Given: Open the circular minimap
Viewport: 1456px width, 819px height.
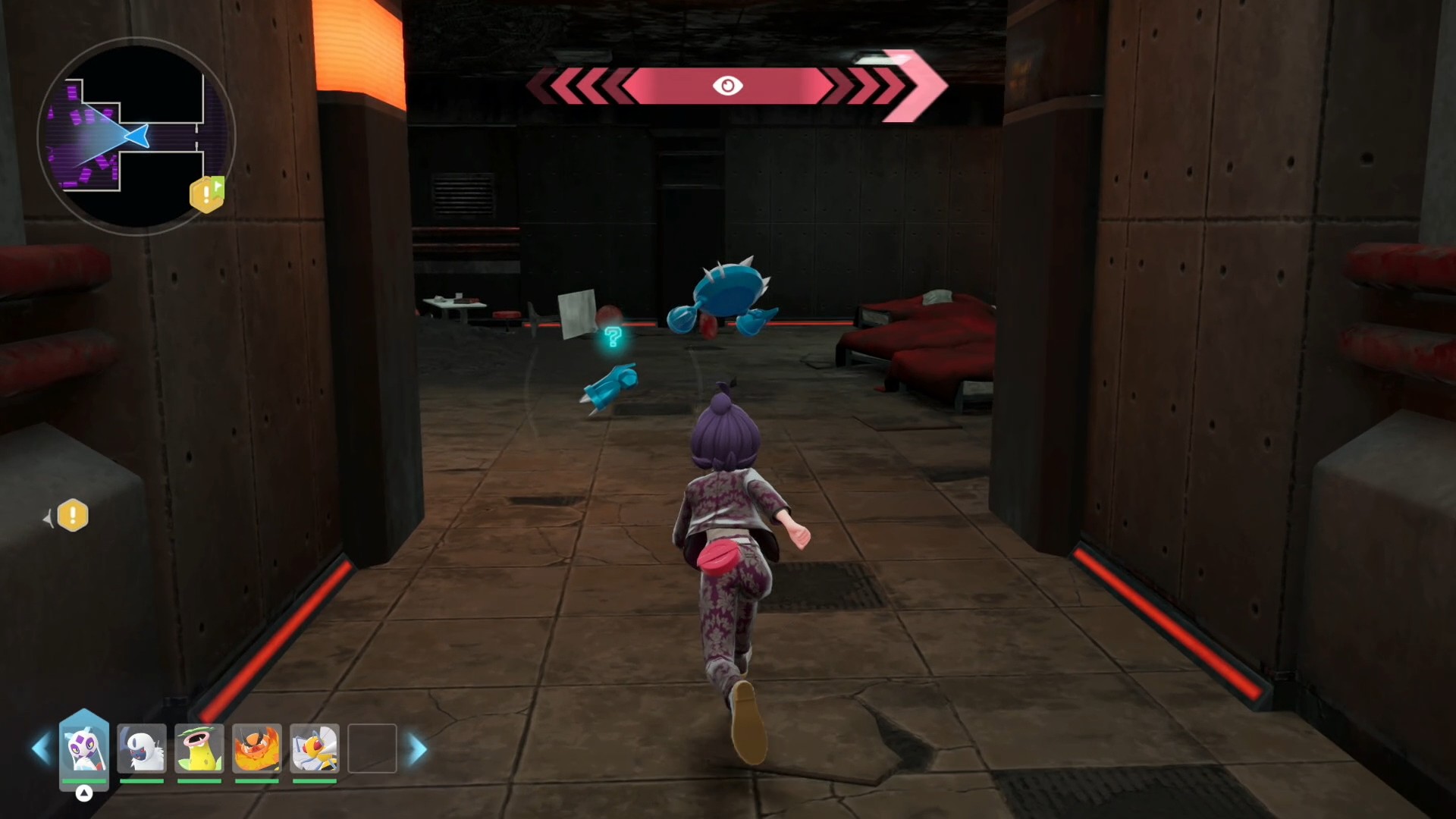Looking at the screenshot, I should 136,136.
